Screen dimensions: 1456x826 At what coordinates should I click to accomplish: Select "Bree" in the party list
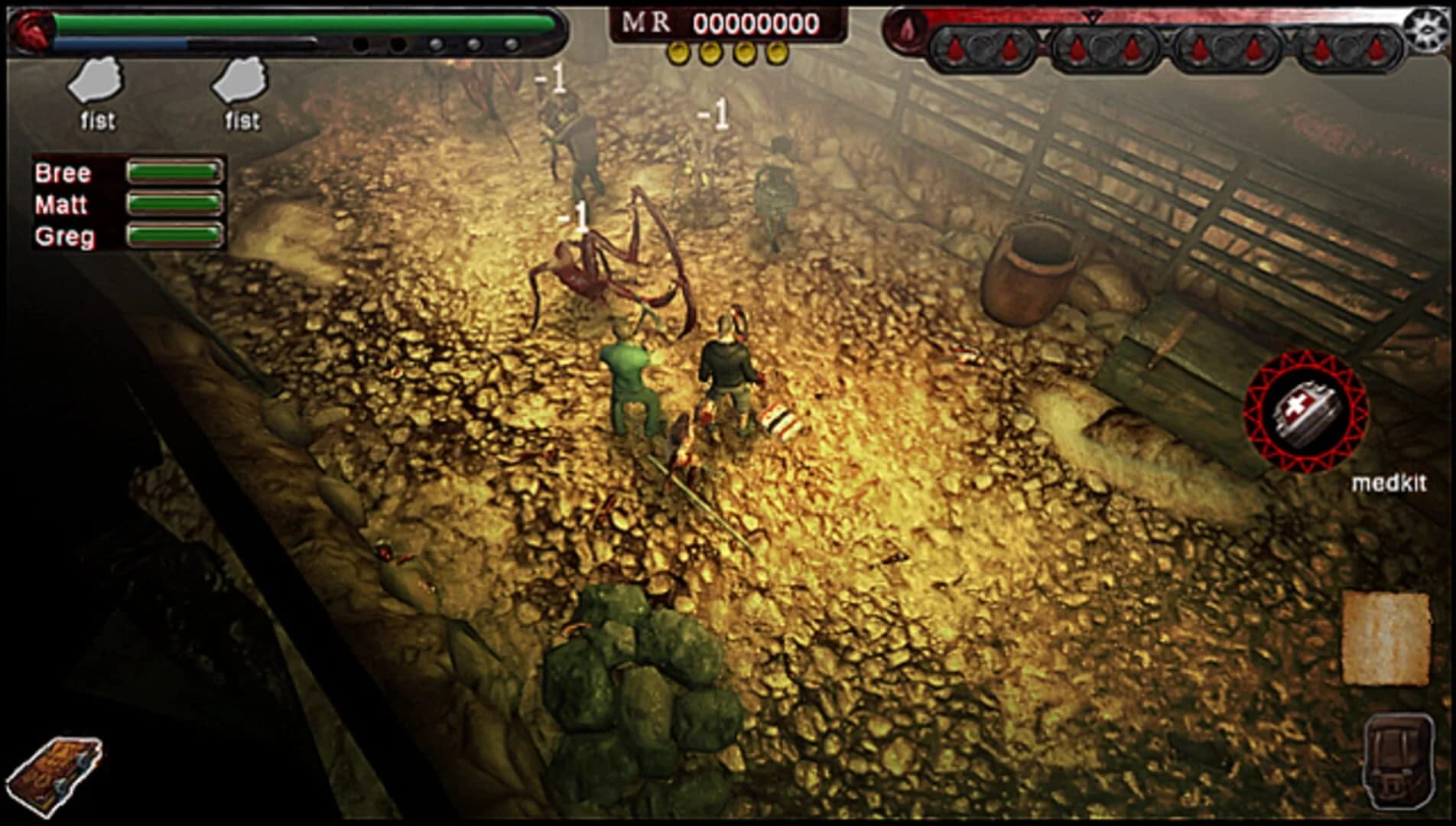point(63,173)
